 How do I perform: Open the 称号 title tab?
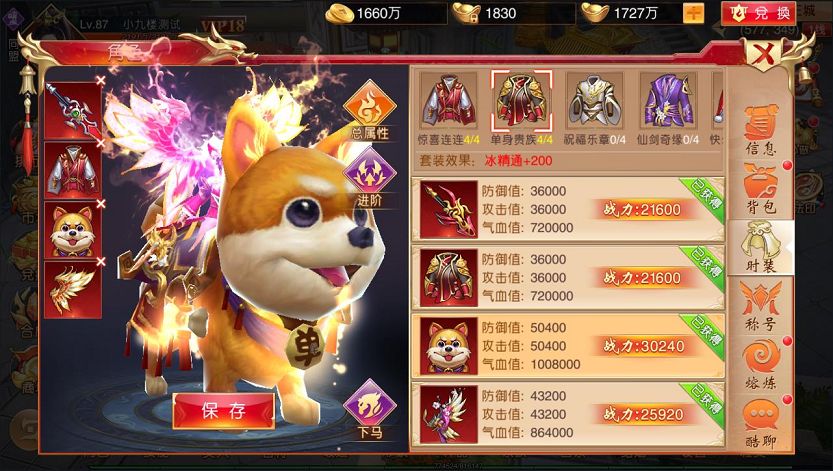pyautogui.click(x=764, y=304)
